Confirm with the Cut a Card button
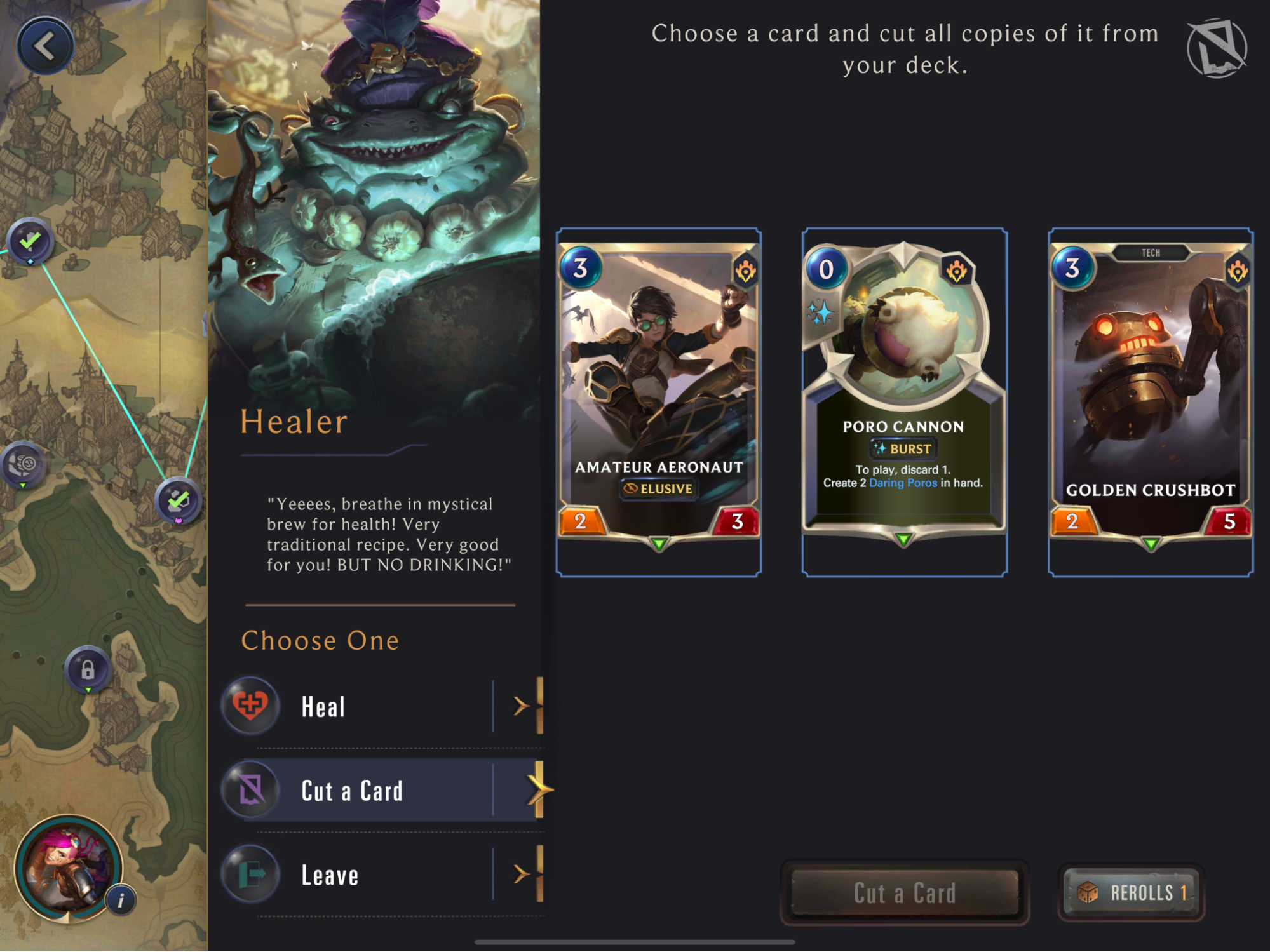 904,892
